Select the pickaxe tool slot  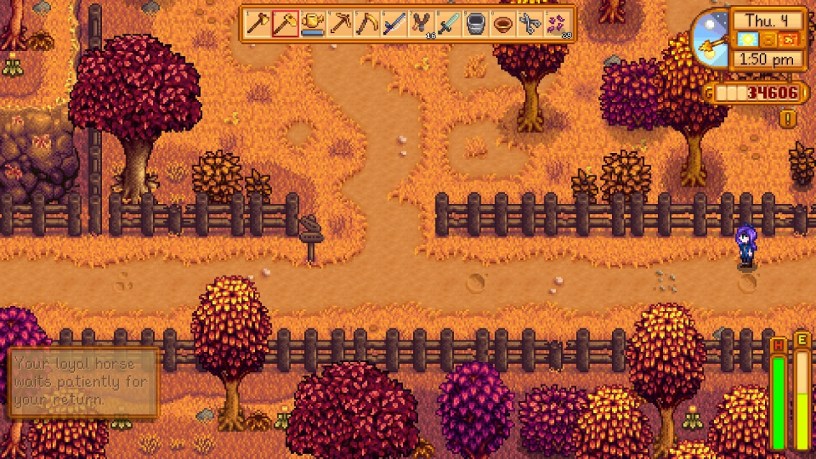click(x=340, y=23)
